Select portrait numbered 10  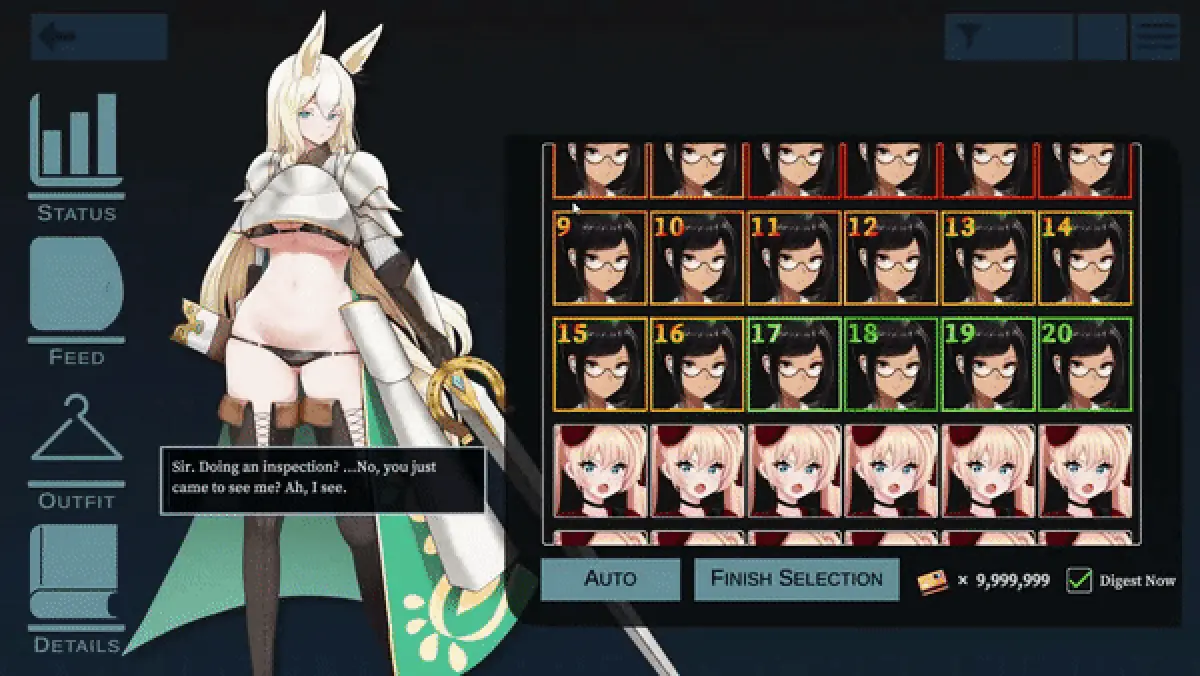tap(697, 257)
